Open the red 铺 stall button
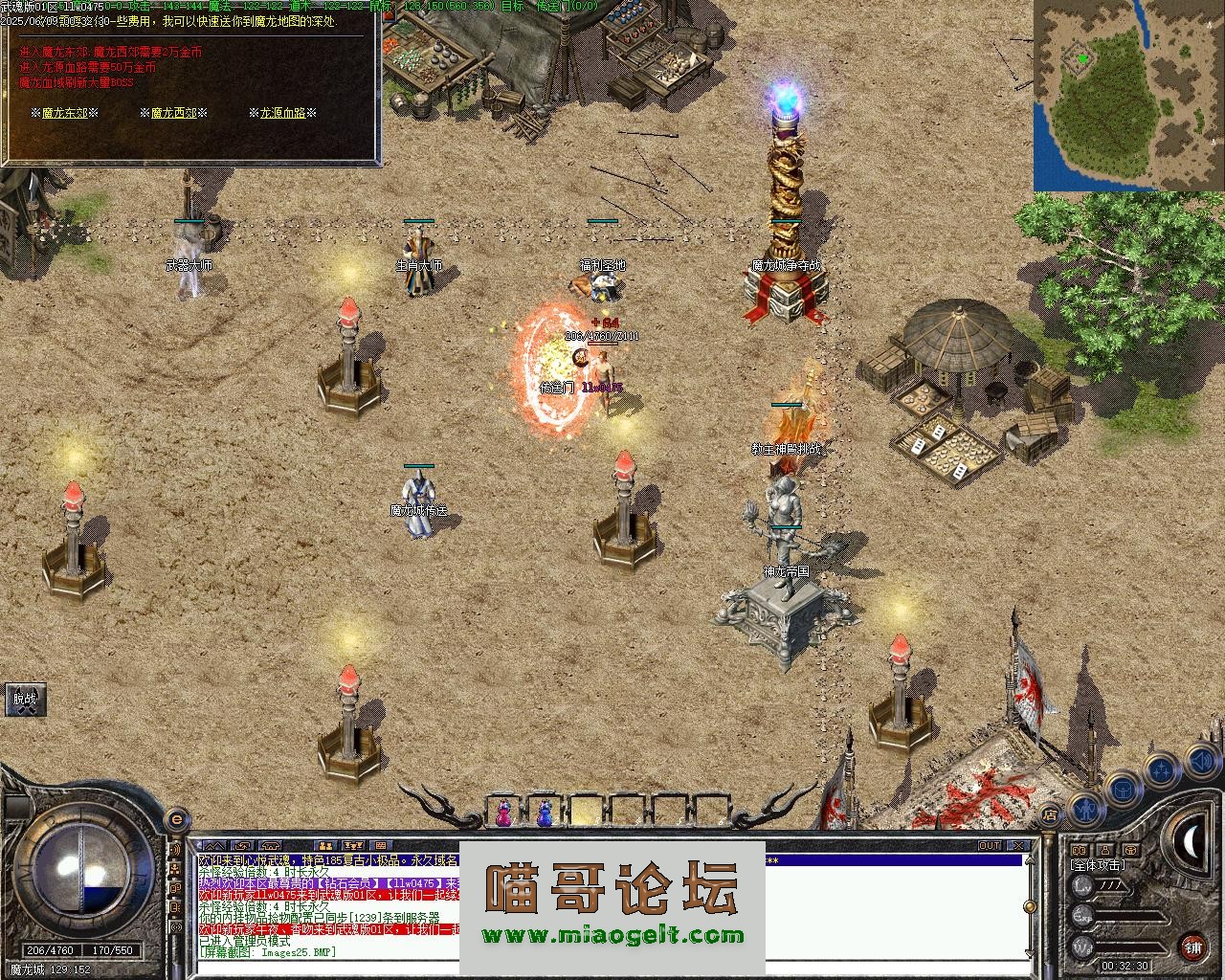This screenshot has height=980, width=1225. click(1192, 947)
